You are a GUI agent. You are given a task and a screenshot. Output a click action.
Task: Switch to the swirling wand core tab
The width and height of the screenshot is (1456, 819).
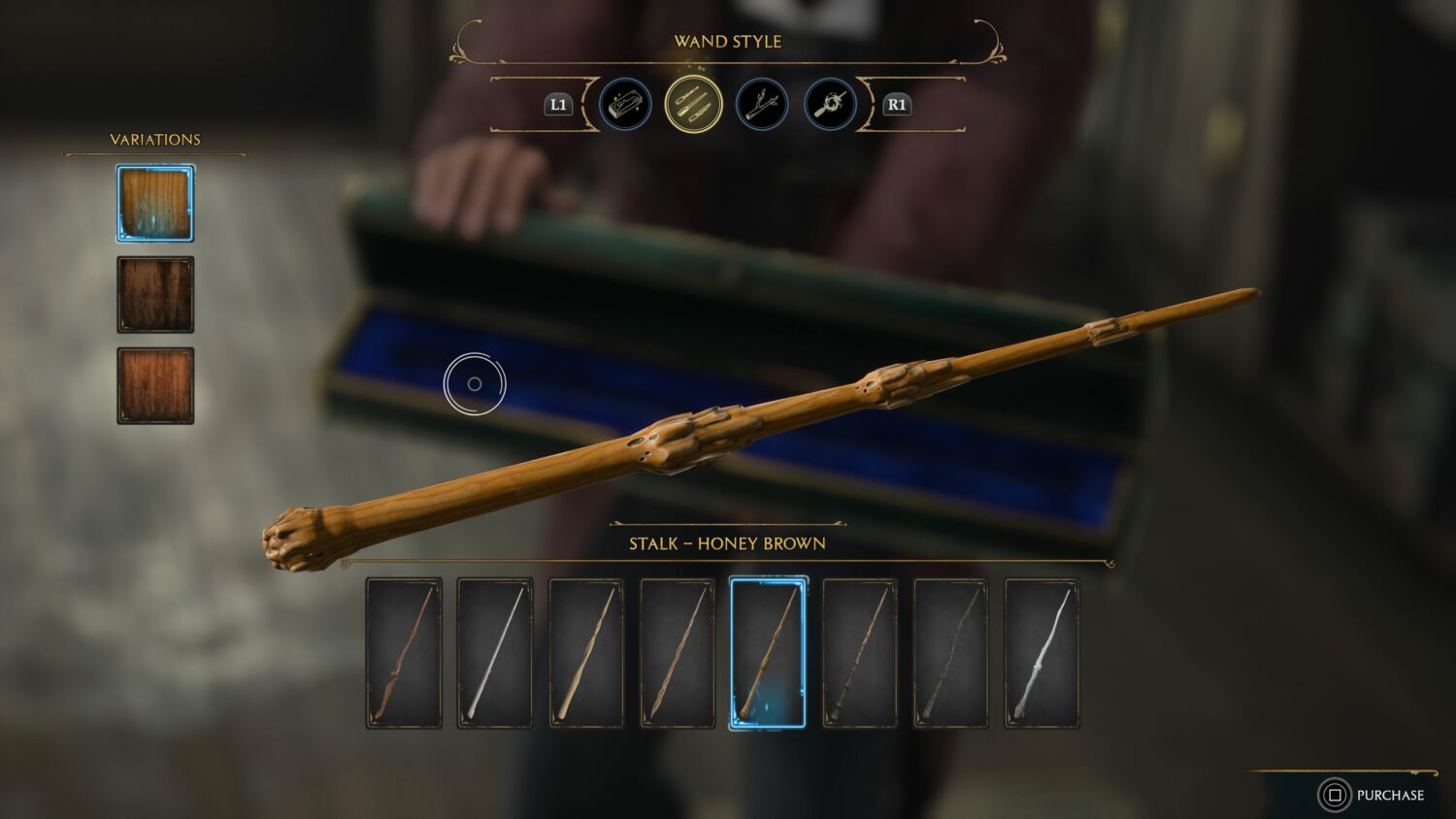tap(830, 105)
